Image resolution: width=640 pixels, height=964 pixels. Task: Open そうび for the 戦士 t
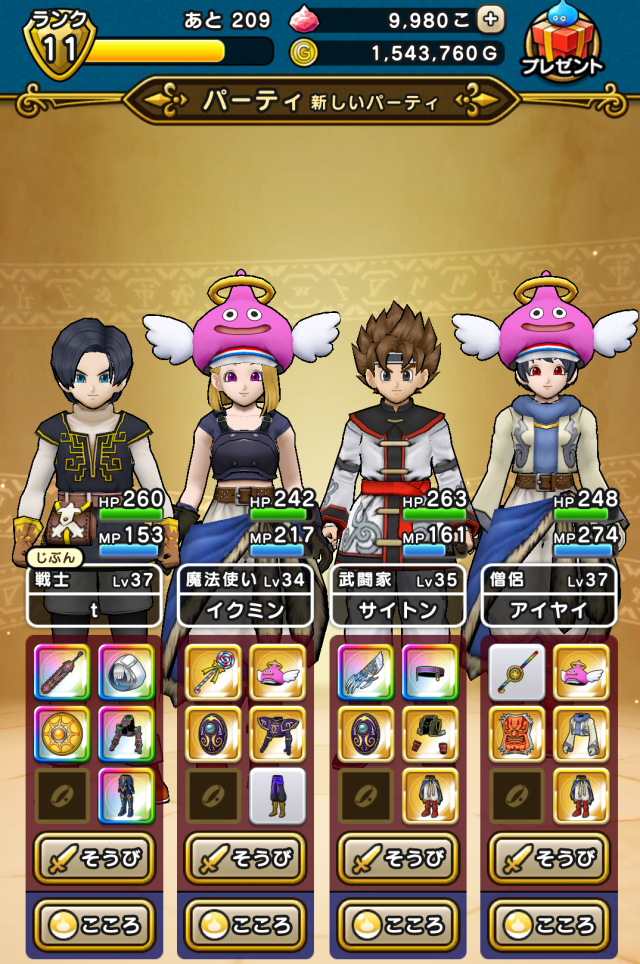click(x=97, y=857)
